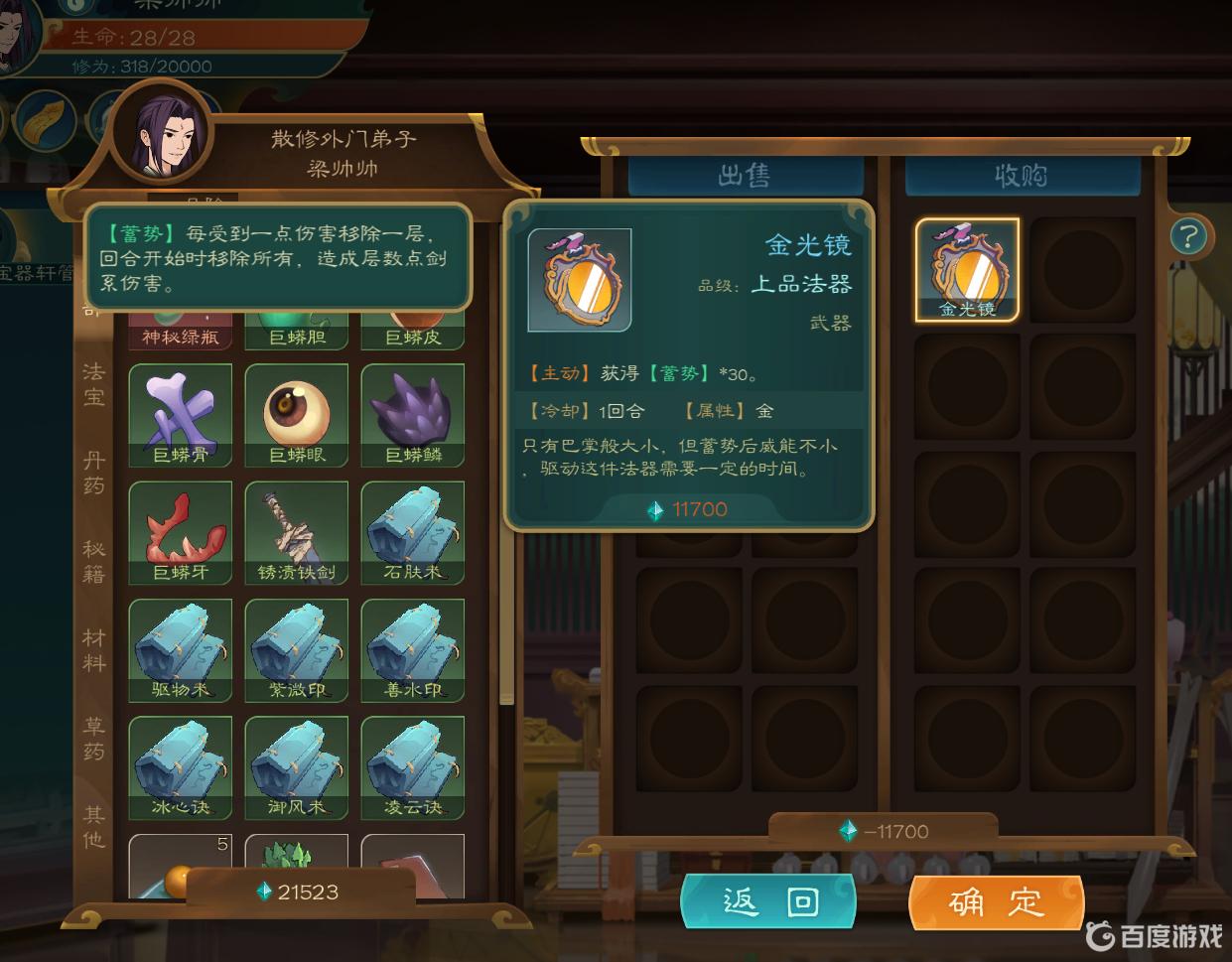The image size is (1232, 962).
Task: Filter inventory by 法宝 category
Action: coord(93,384)
